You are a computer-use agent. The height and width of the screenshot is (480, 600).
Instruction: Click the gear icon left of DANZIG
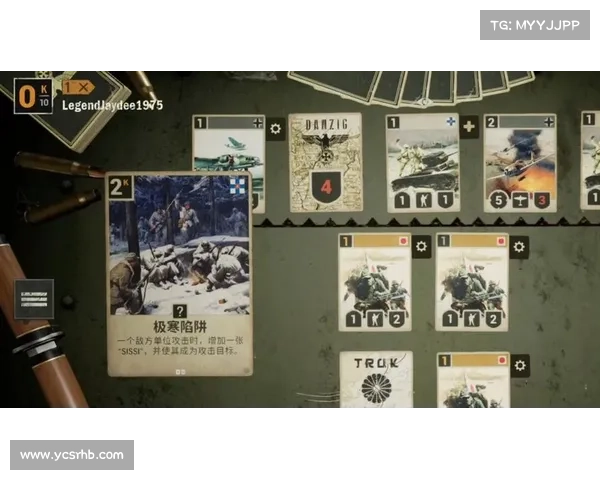[x=276, y=128]
